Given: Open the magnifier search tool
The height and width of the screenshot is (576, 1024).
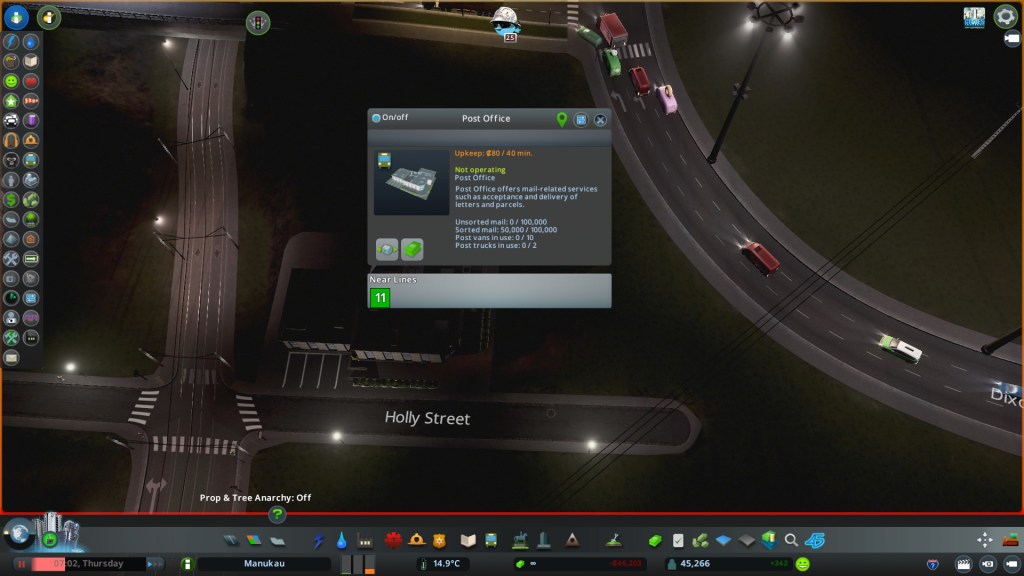Looking at the screenshot, I should pyautogui.click(x=791, y=541).
